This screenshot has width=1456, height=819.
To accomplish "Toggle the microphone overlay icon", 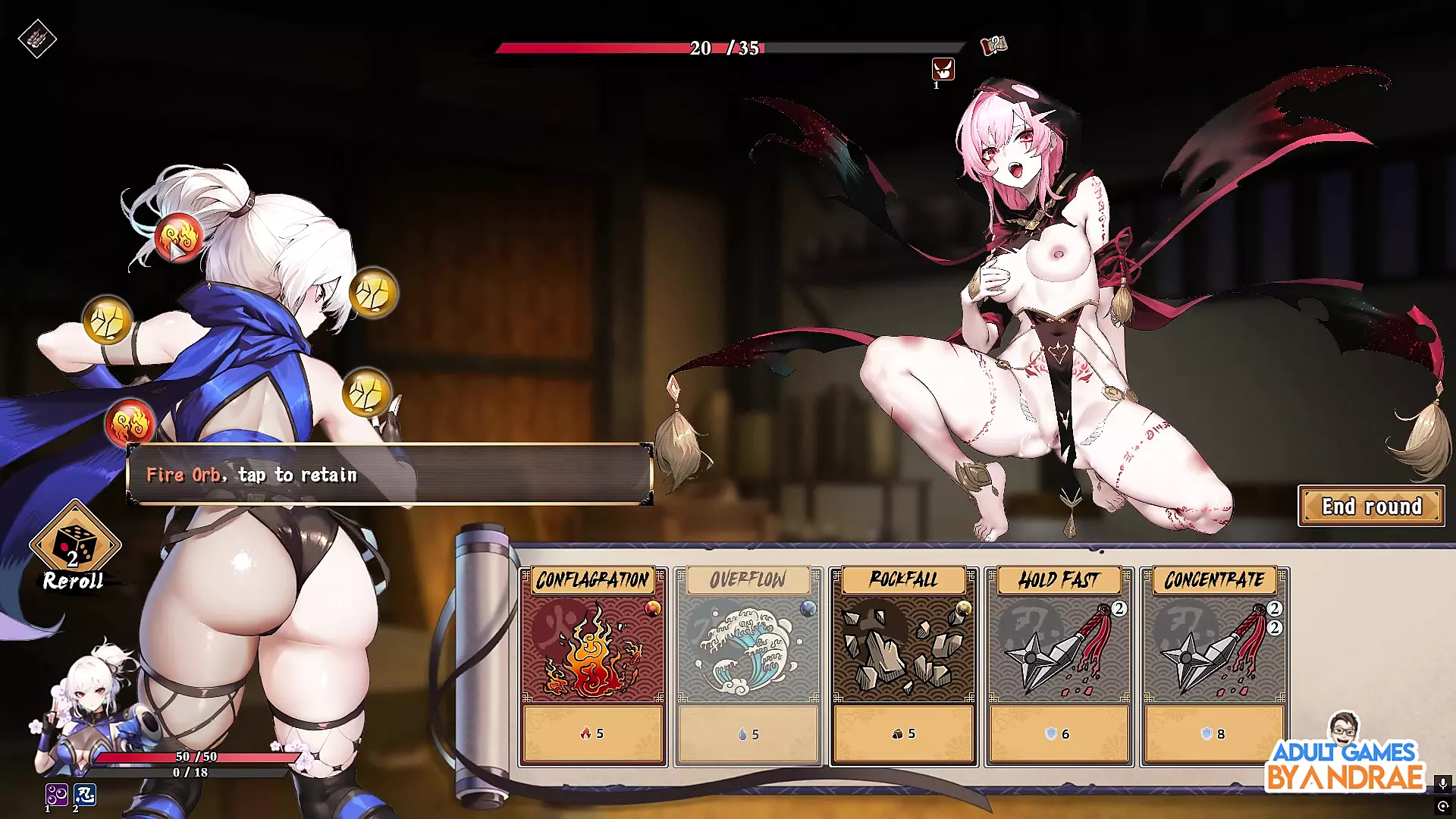I will point(1442,783).
